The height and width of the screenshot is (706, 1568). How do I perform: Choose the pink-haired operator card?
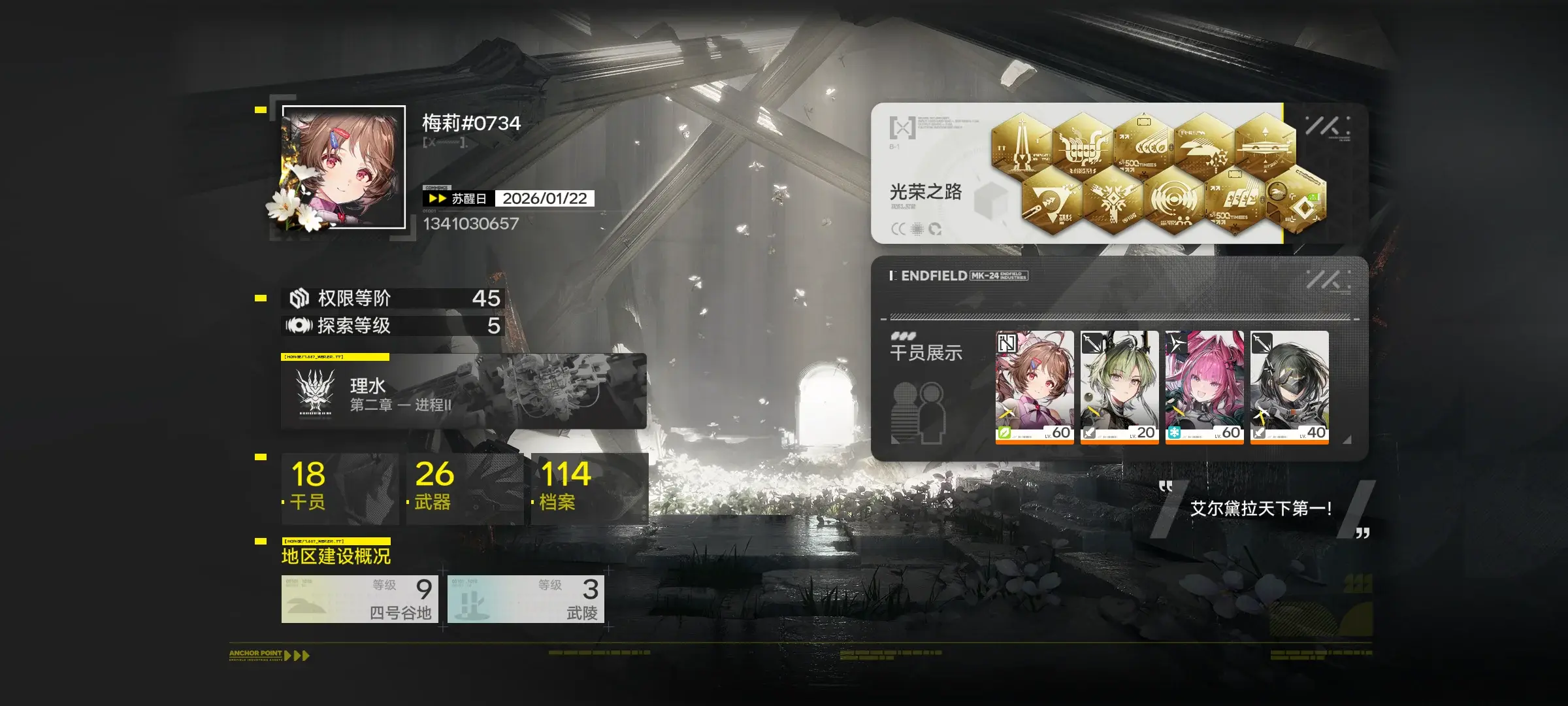tap(1204, 387)
